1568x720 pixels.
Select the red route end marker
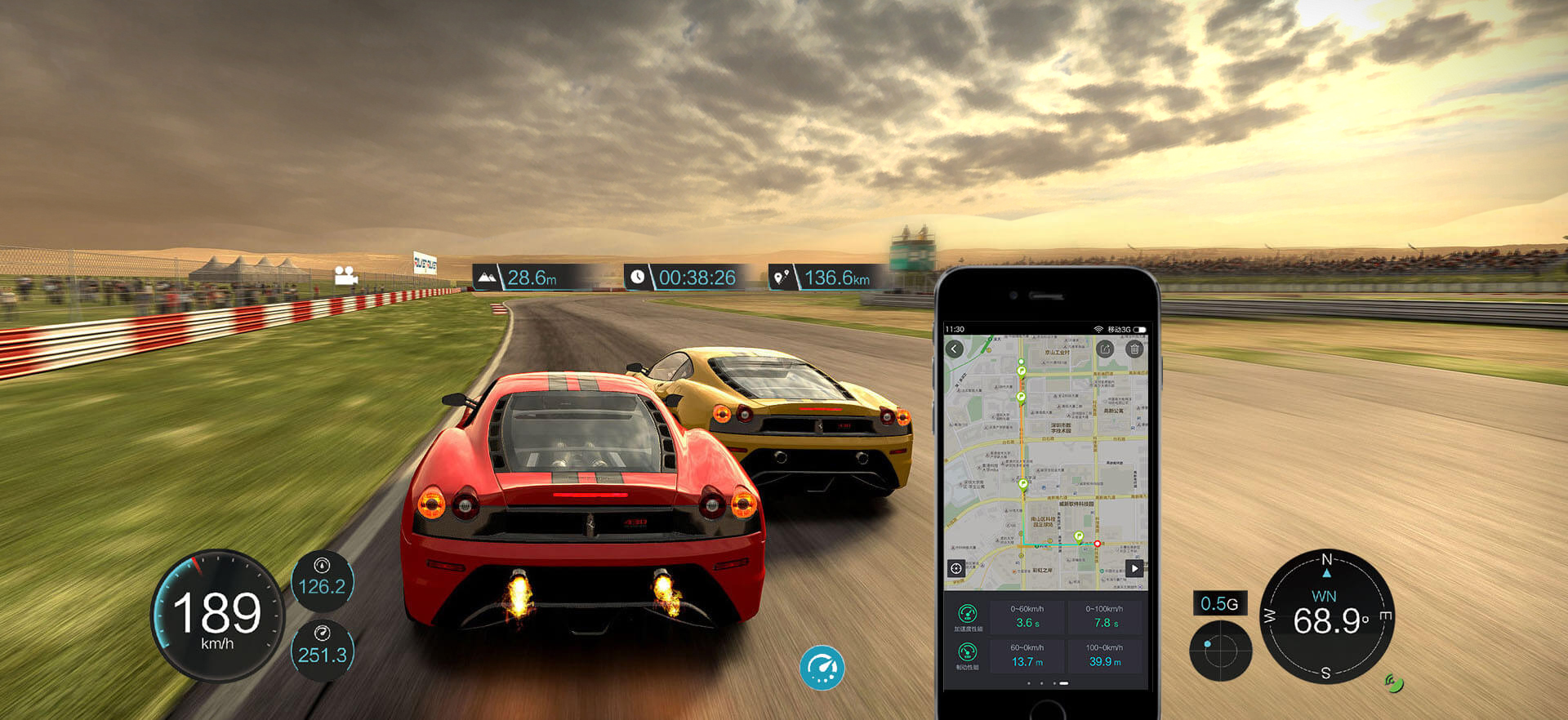(1098, 544)
